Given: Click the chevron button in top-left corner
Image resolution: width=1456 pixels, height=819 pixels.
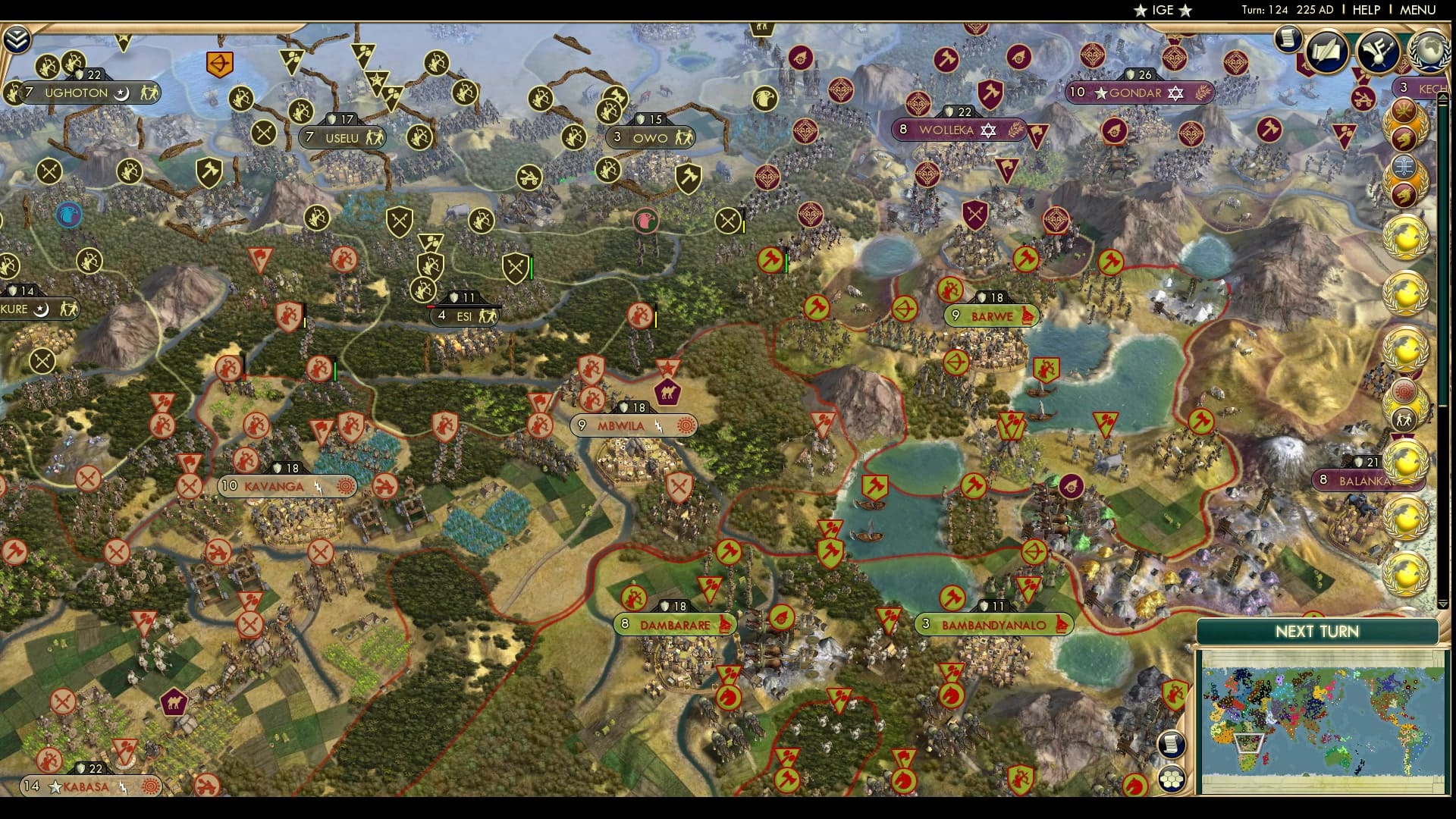Looking at the screenshot, I should pyautogui.click(x=17, y=39).
